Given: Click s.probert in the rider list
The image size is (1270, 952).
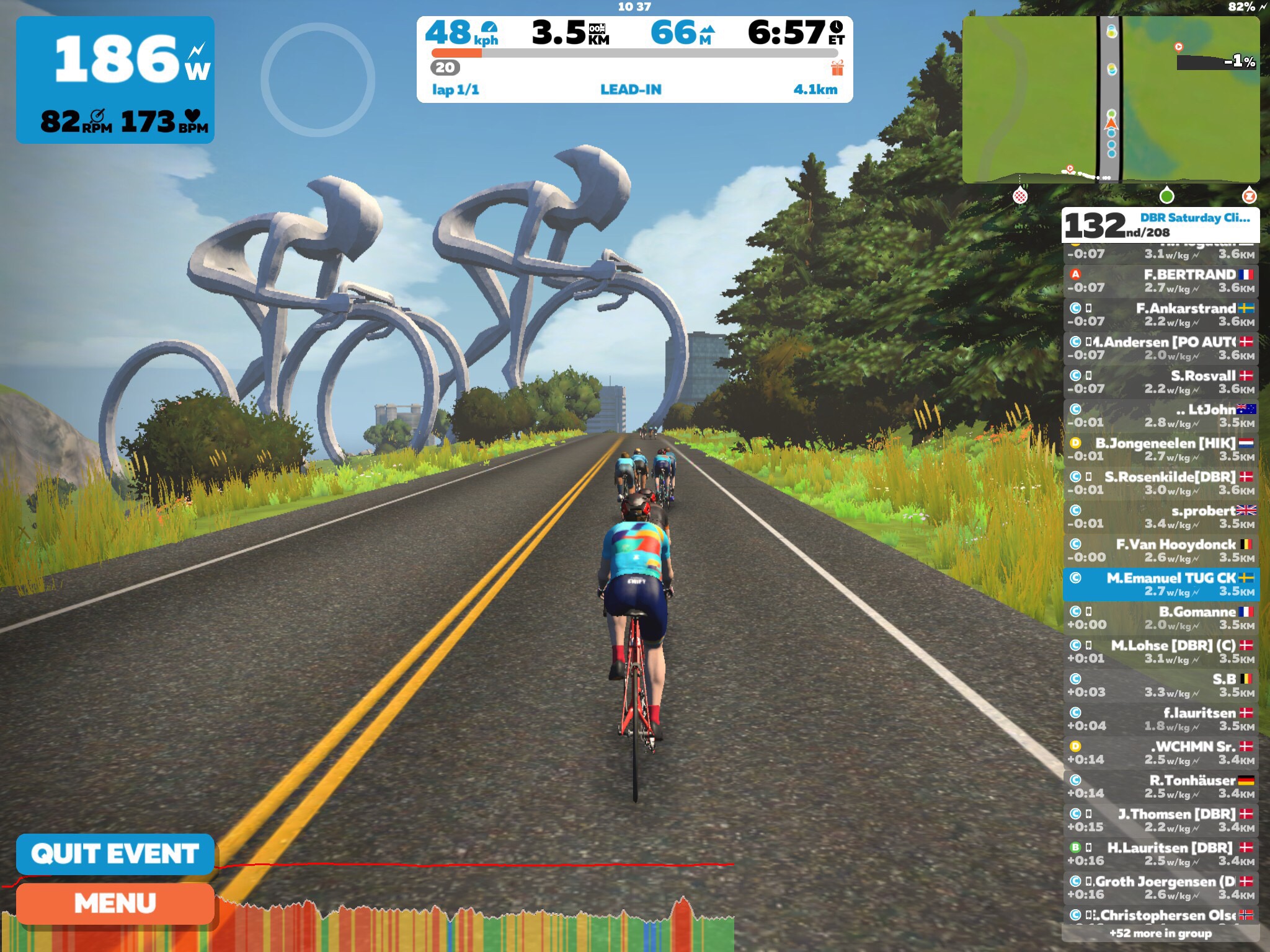Looking at the screenshot, I should [1161, 517].
